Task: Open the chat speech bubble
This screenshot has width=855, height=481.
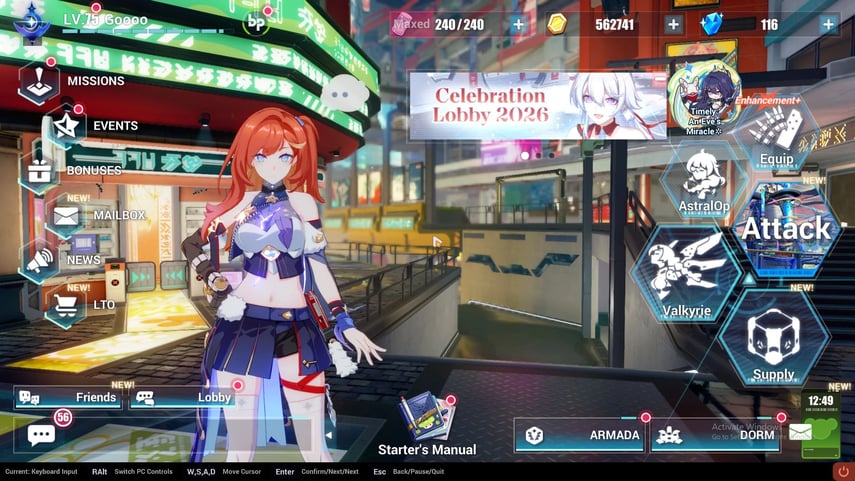Action: tap(41, 435)
